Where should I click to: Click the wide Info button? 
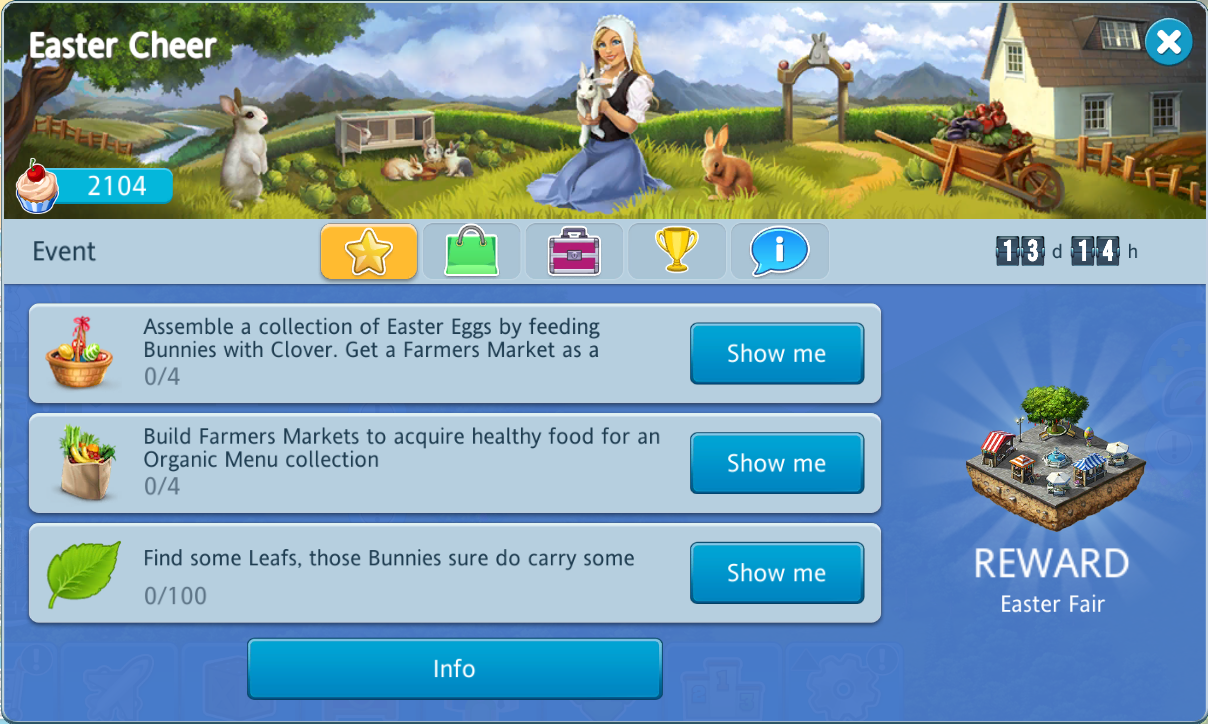tap(454, 669)
